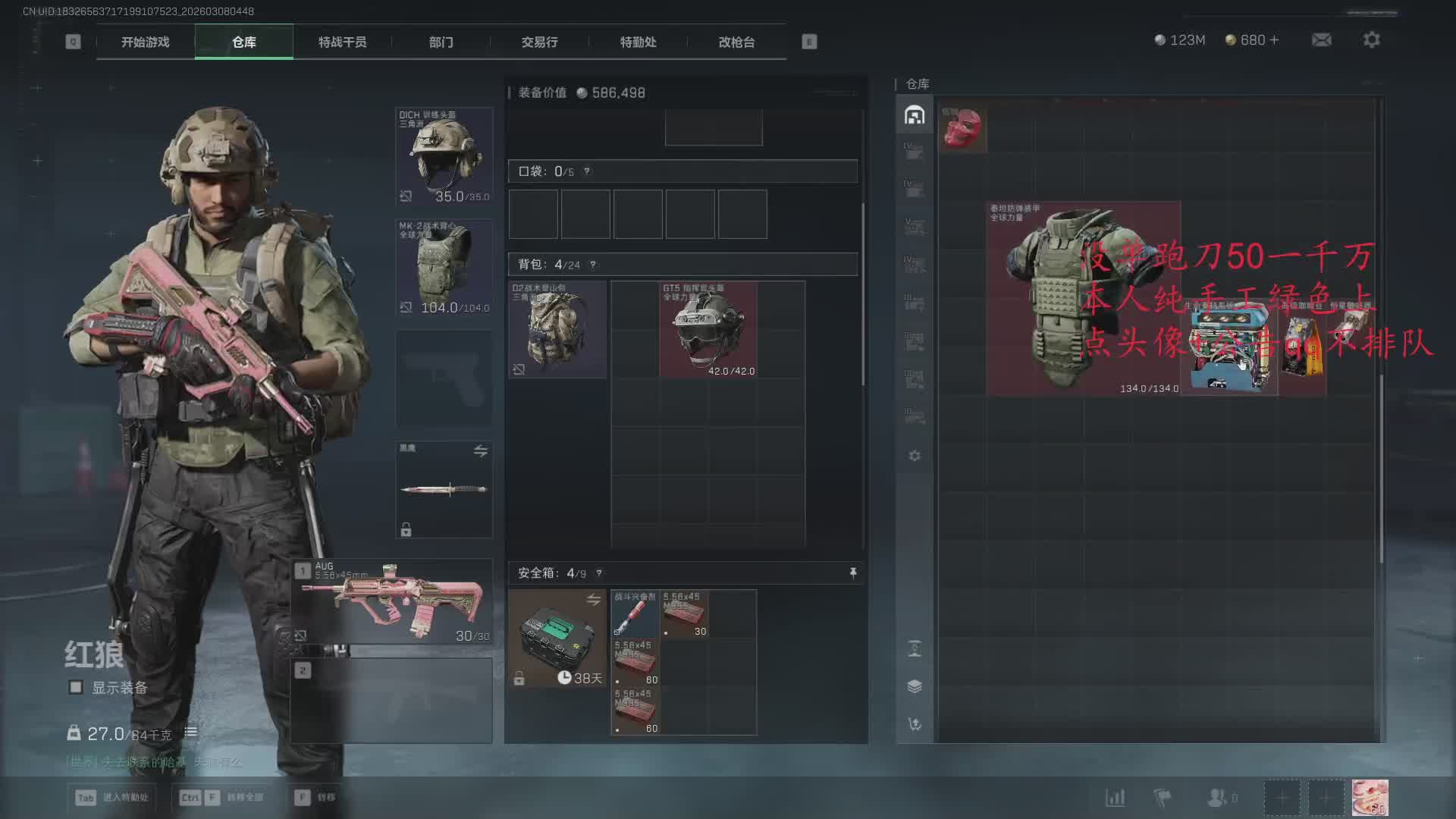The image size is (1456, 819).
Task: Open the settings gear icon
Action: pyautogui.click(x=1371, y=40)
